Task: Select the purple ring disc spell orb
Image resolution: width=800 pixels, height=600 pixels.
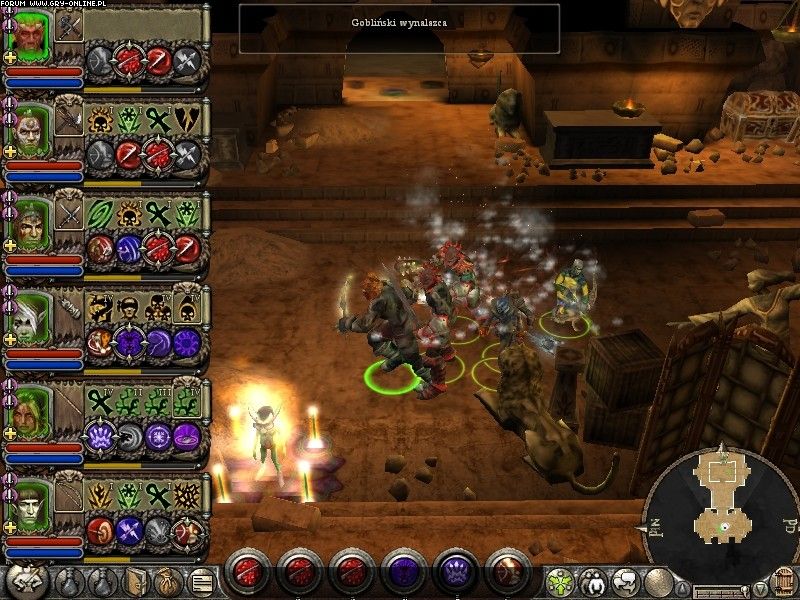Action: 187,436
